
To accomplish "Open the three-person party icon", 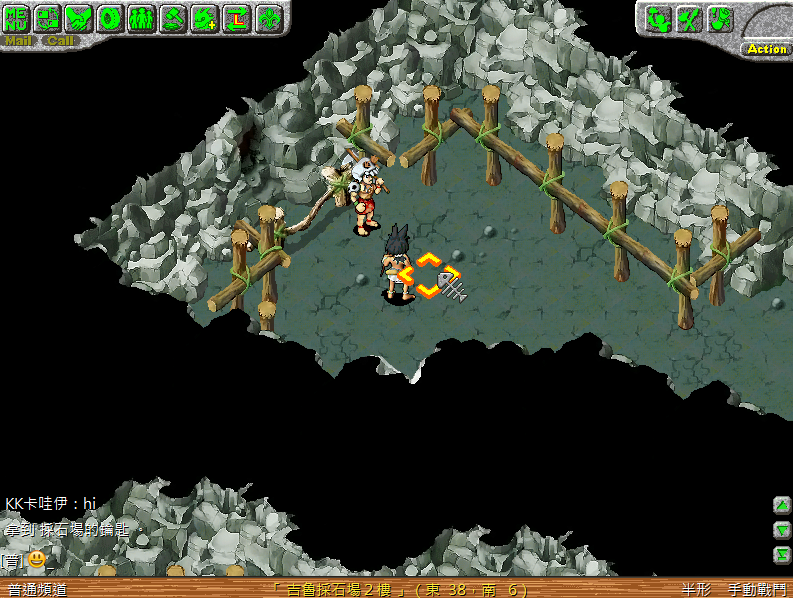I will point(141,18).
